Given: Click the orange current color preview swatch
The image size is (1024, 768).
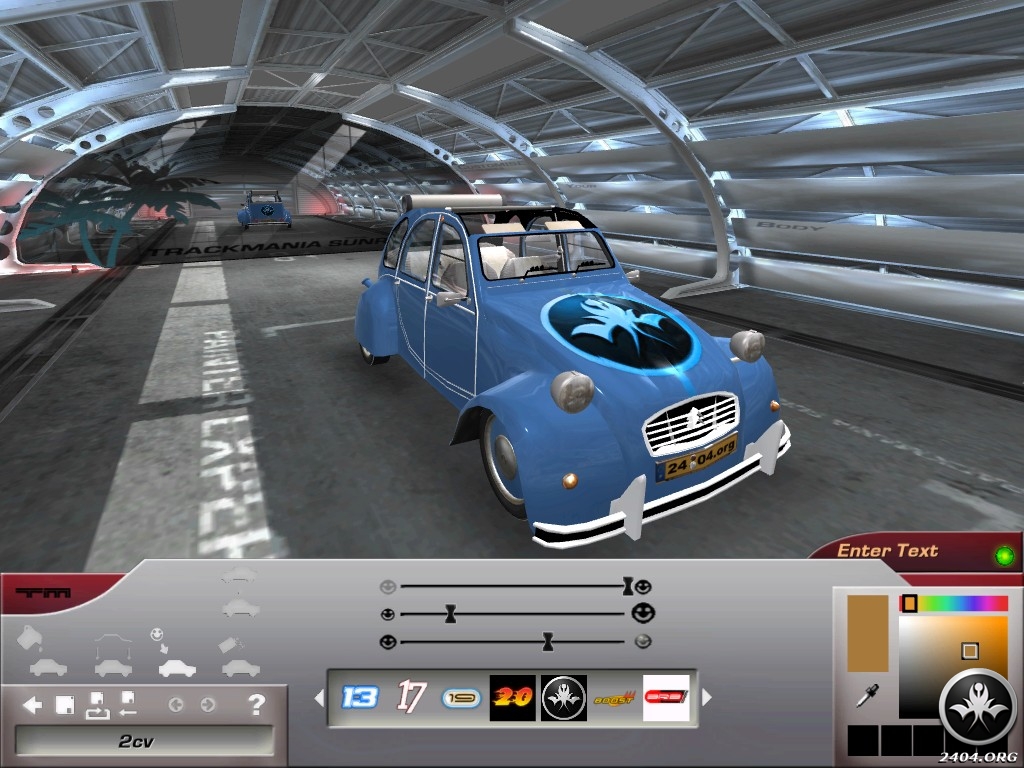Looking at the screenshot, I should click(x=867, y=633).
